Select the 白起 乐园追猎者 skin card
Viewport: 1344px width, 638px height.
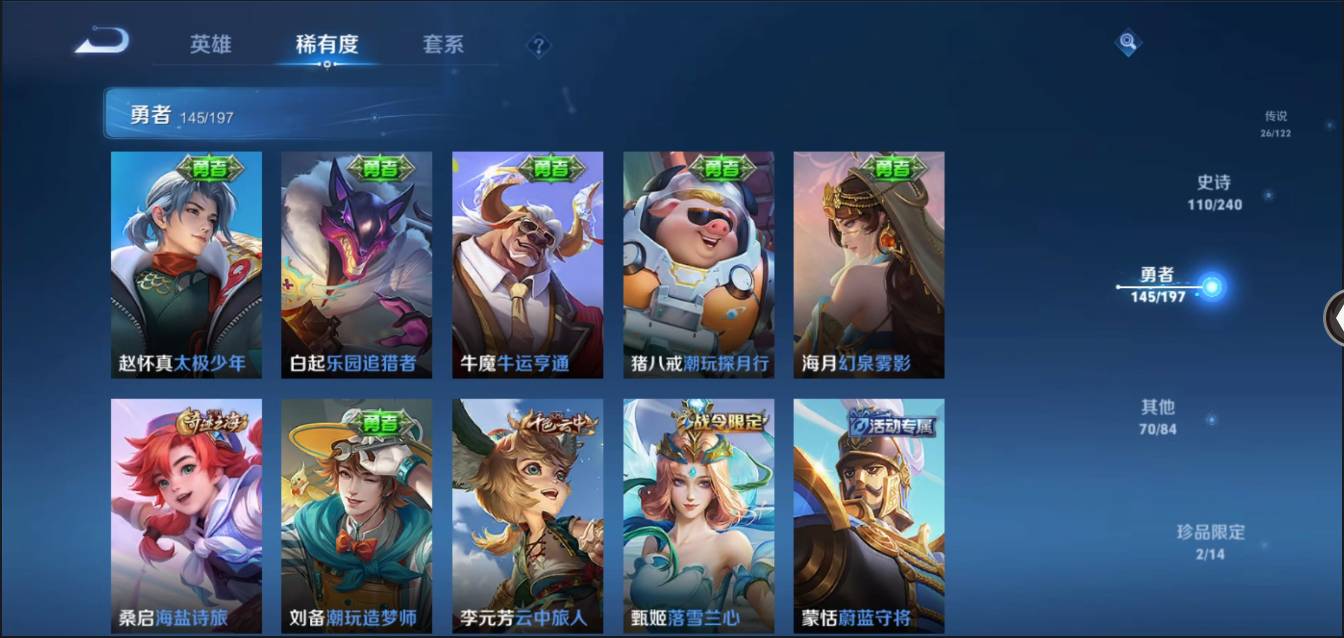tap(356, 265)
